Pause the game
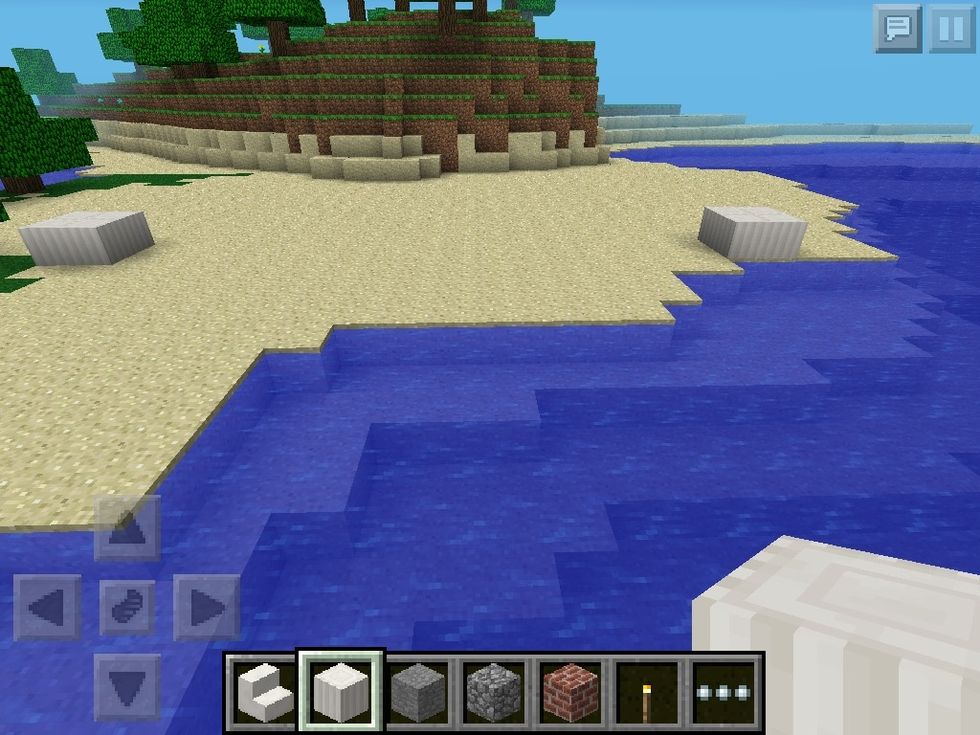The width and height of the screenshot is (980, 735). (950, 29)
